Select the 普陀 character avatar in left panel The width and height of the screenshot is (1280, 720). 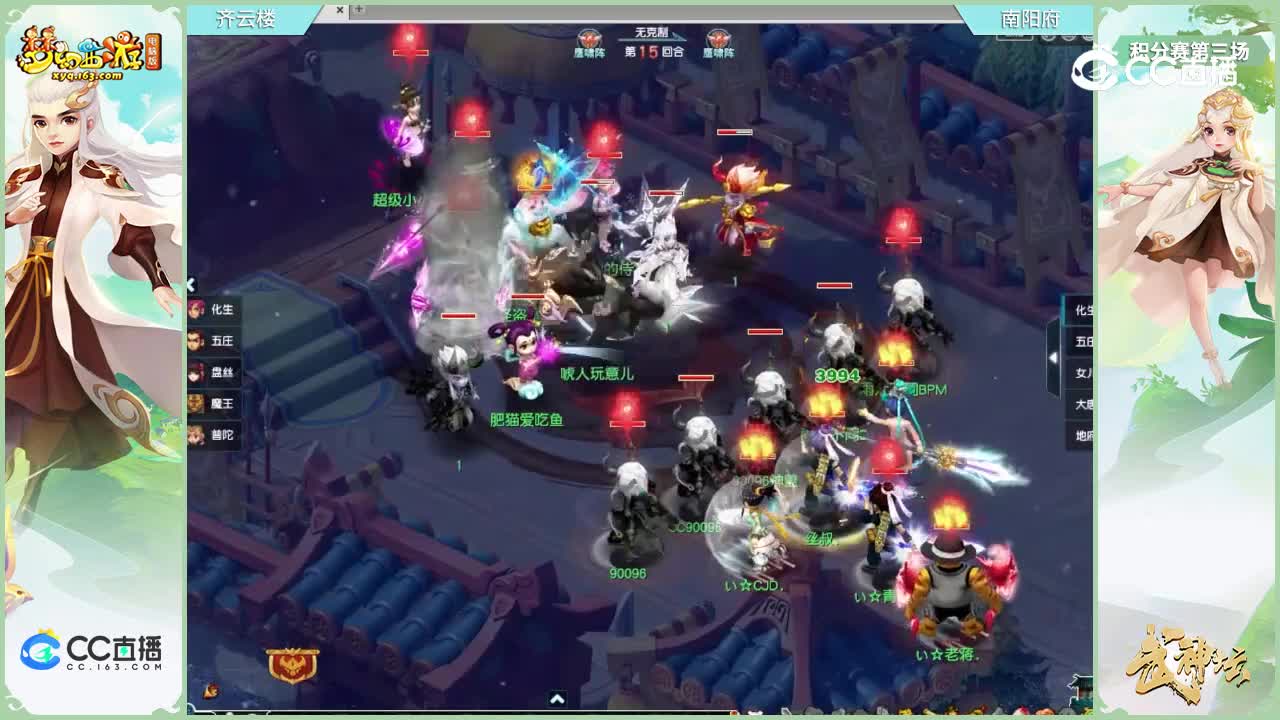pos(197,432)
